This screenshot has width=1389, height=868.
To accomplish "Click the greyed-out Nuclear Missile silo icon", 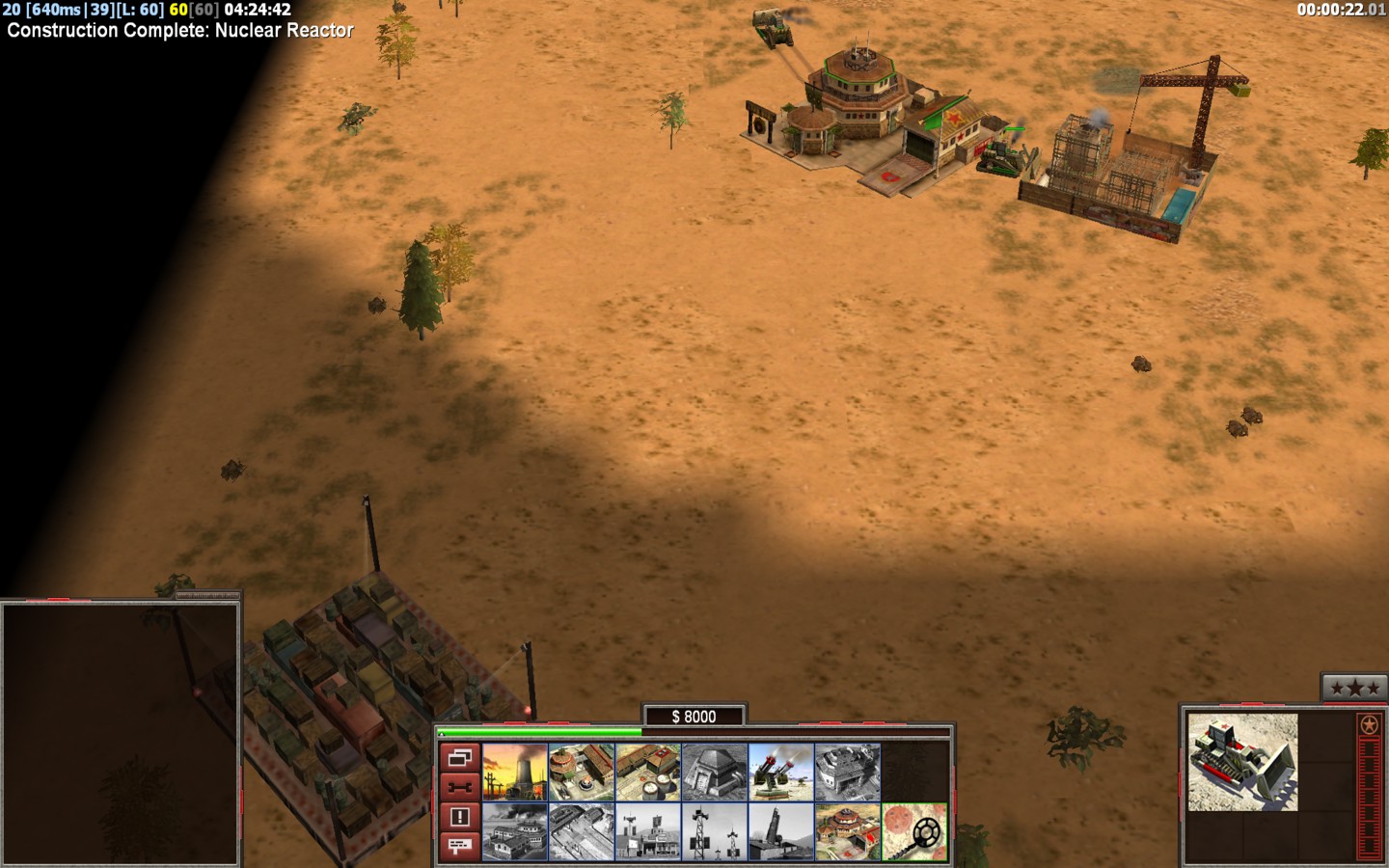I will tap(781, 832).
